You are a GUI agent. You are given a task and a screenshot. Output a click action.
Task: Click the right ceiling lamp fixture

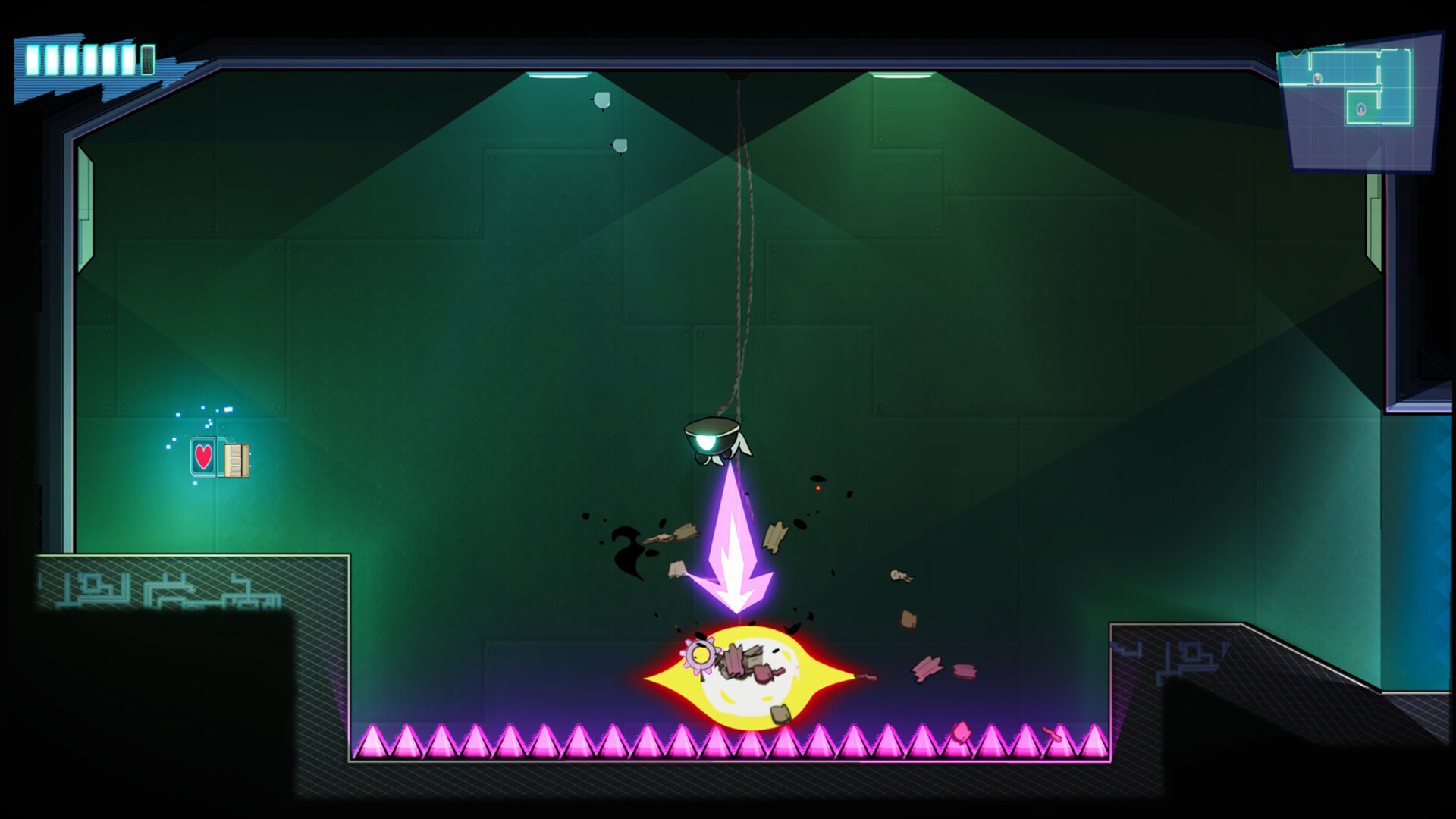point(902,74)
